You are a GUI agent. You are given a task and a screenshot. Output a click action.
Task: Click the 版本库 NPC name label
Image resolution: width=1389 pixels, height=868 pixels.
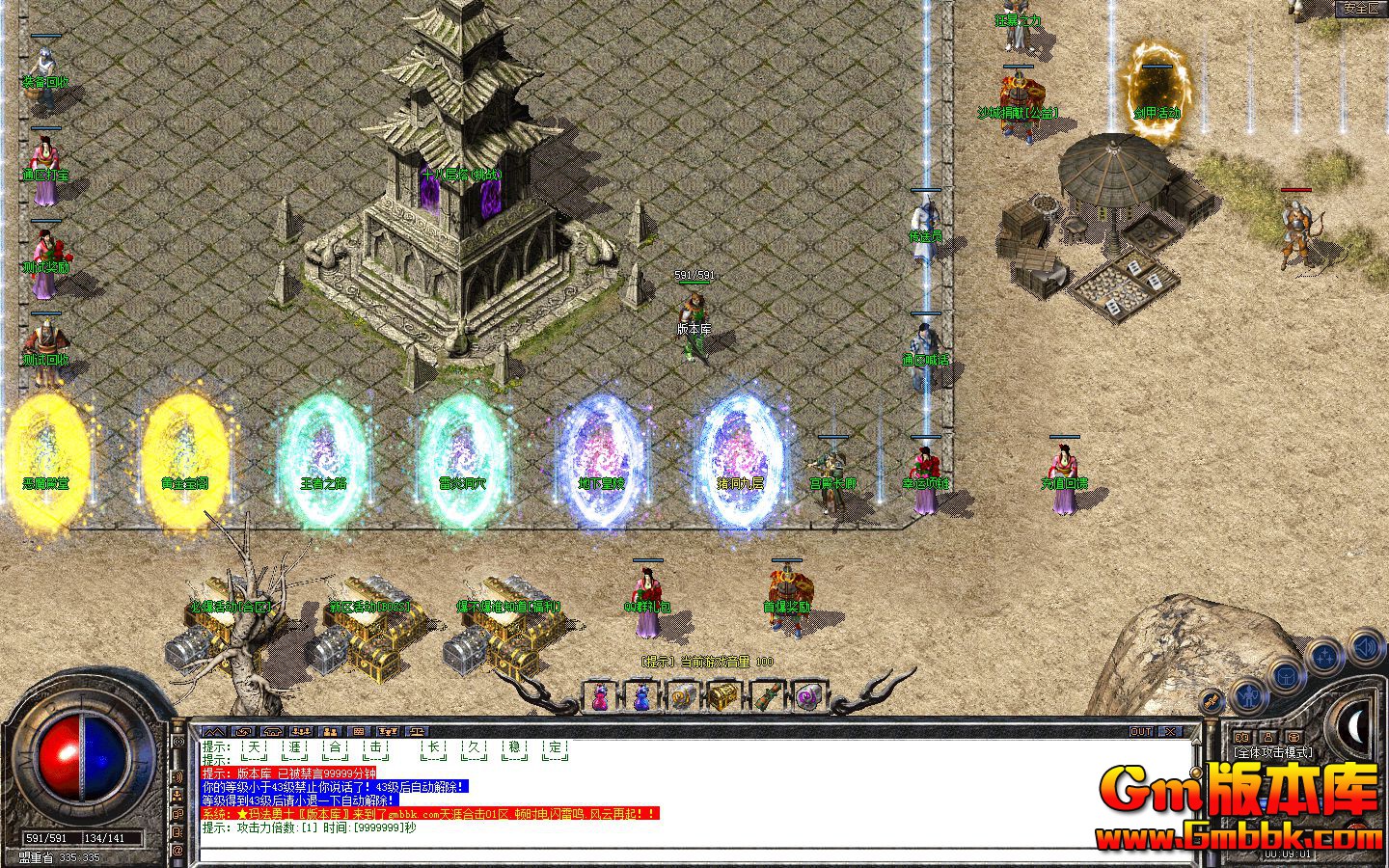(x=693, y=330)
